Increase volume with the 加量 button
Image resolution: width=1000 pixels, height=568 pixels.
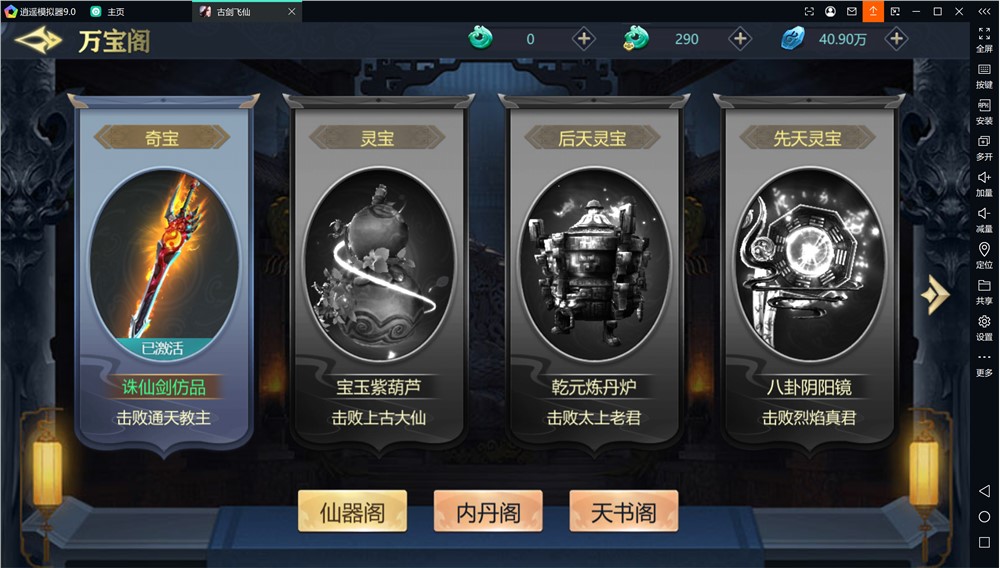[984, 184]
